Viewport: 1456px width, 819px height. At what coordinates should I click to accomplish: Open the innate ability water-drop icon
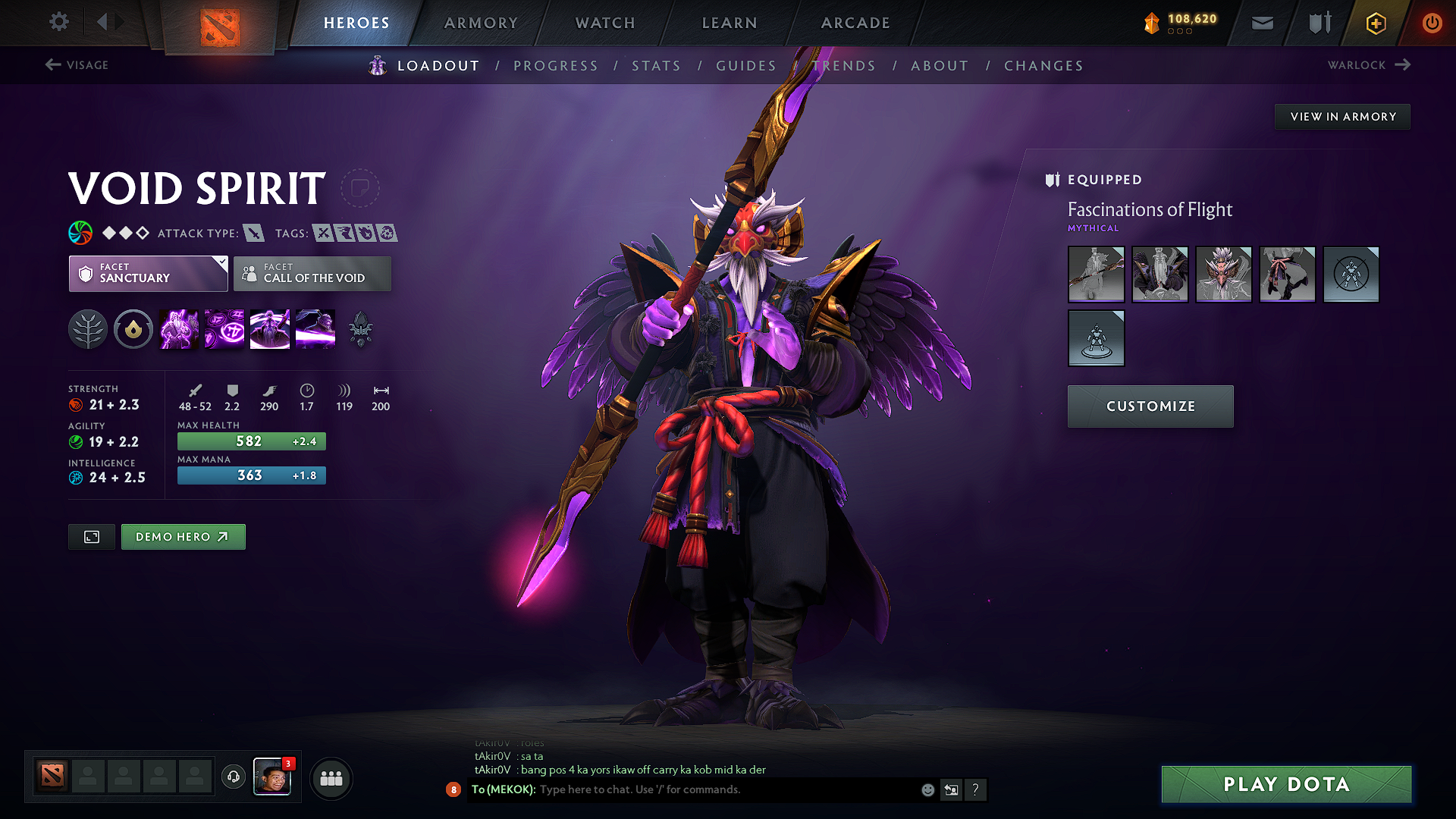(133, 328)
